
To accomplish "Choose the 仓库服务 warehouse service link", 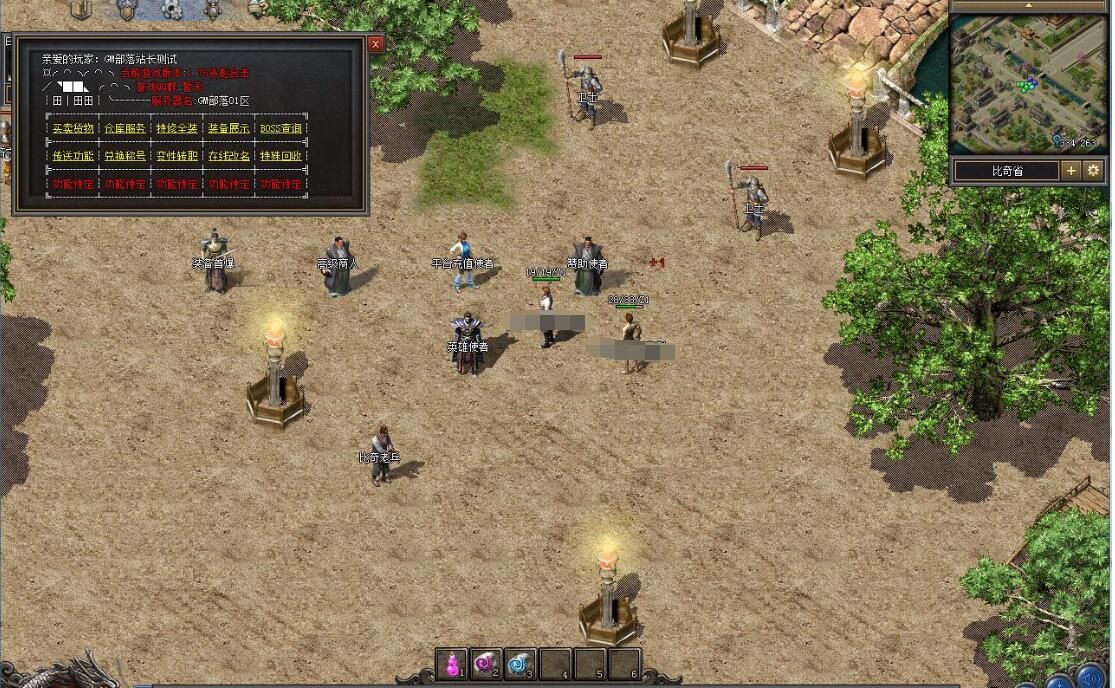I will (125, 129).
